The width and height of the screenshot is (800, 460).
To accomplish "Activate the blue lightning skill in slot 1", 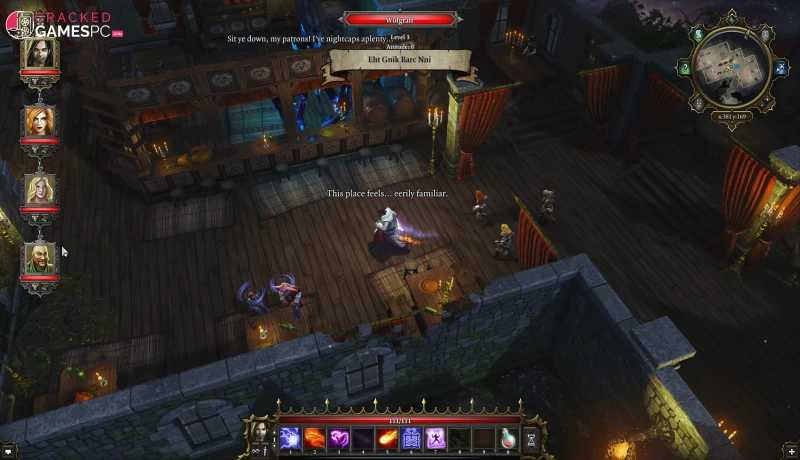I will coord(290,437).
